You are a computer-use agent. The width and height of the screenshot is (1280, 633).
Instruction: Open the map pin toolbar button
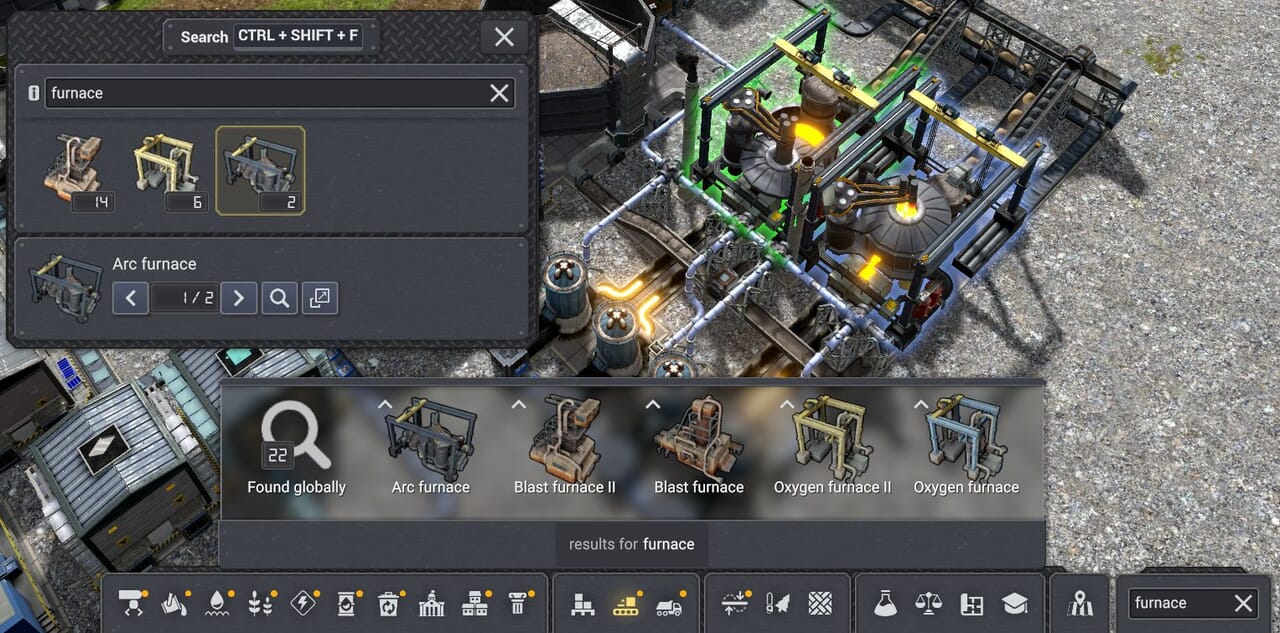click(1079, 603)
